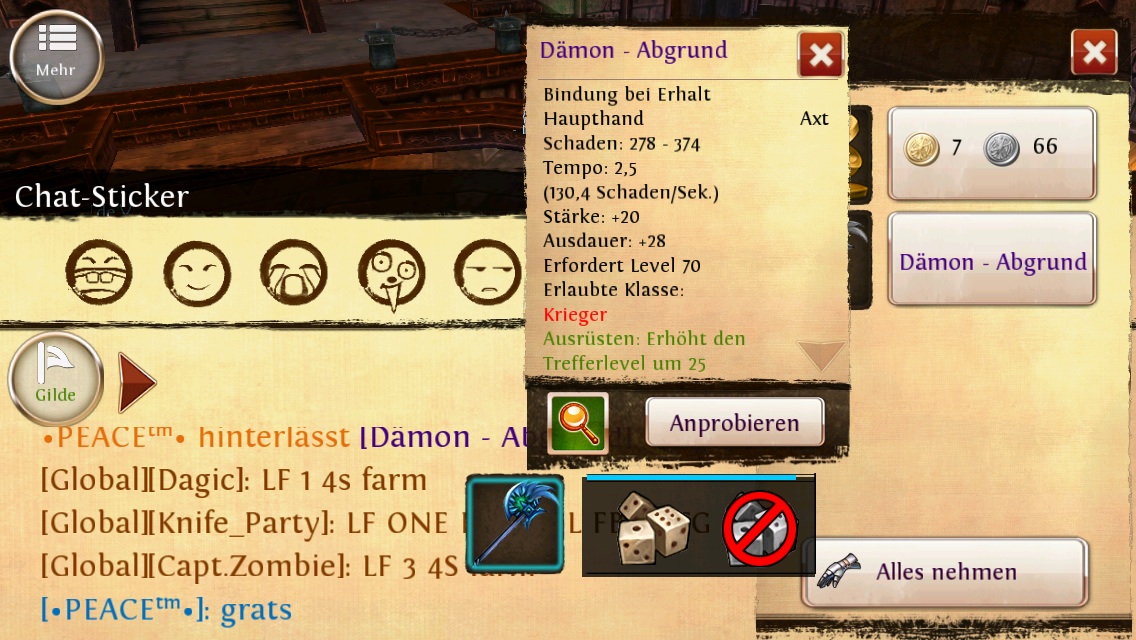Screen dimensions: 1136x640
Task: Close the Dämon - Abgrund item tooltip
Action: coord(820,54)
